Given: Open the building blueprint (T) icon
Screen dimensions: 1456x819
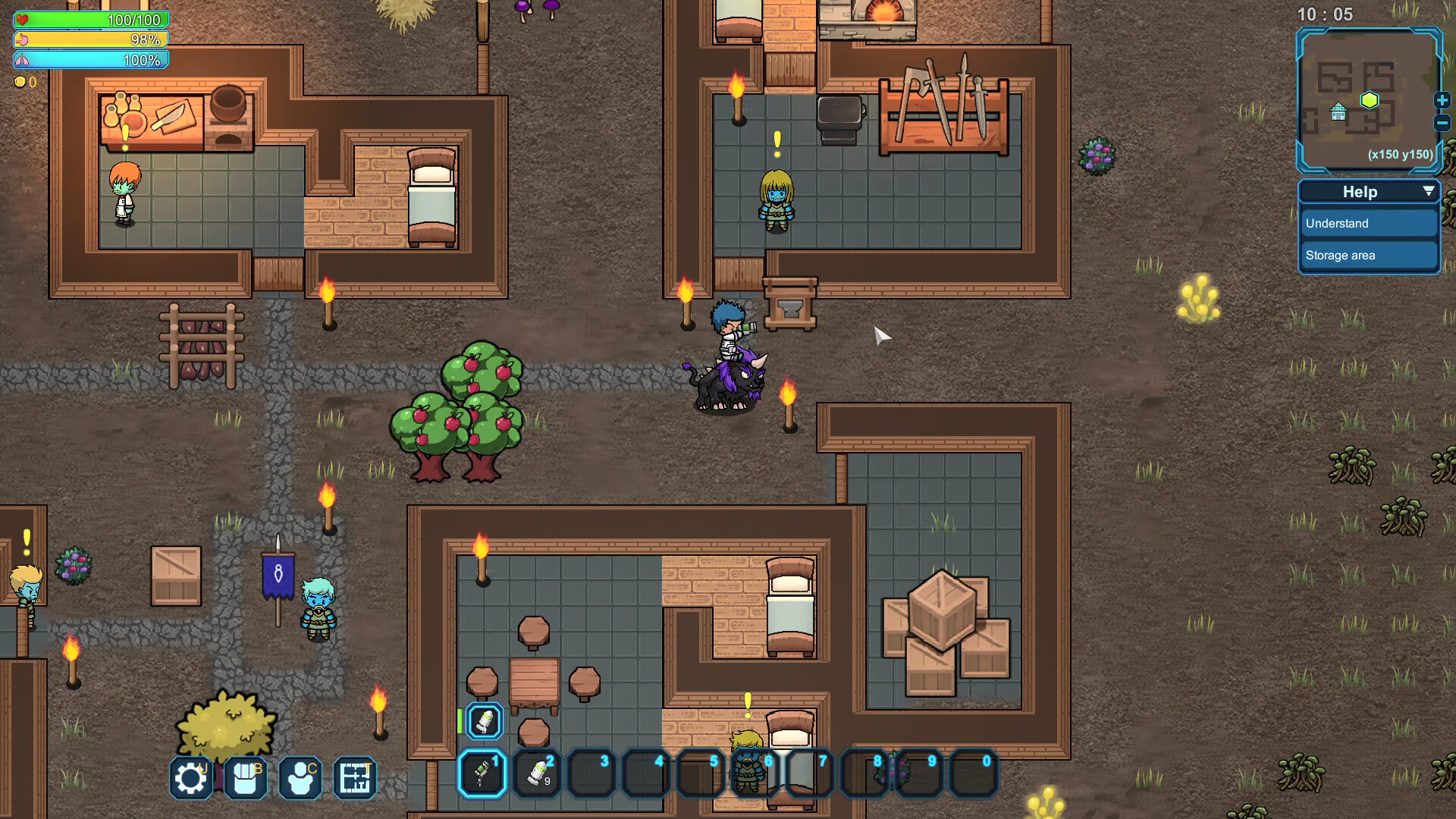Looking at the screenshot, I should 354,777.
